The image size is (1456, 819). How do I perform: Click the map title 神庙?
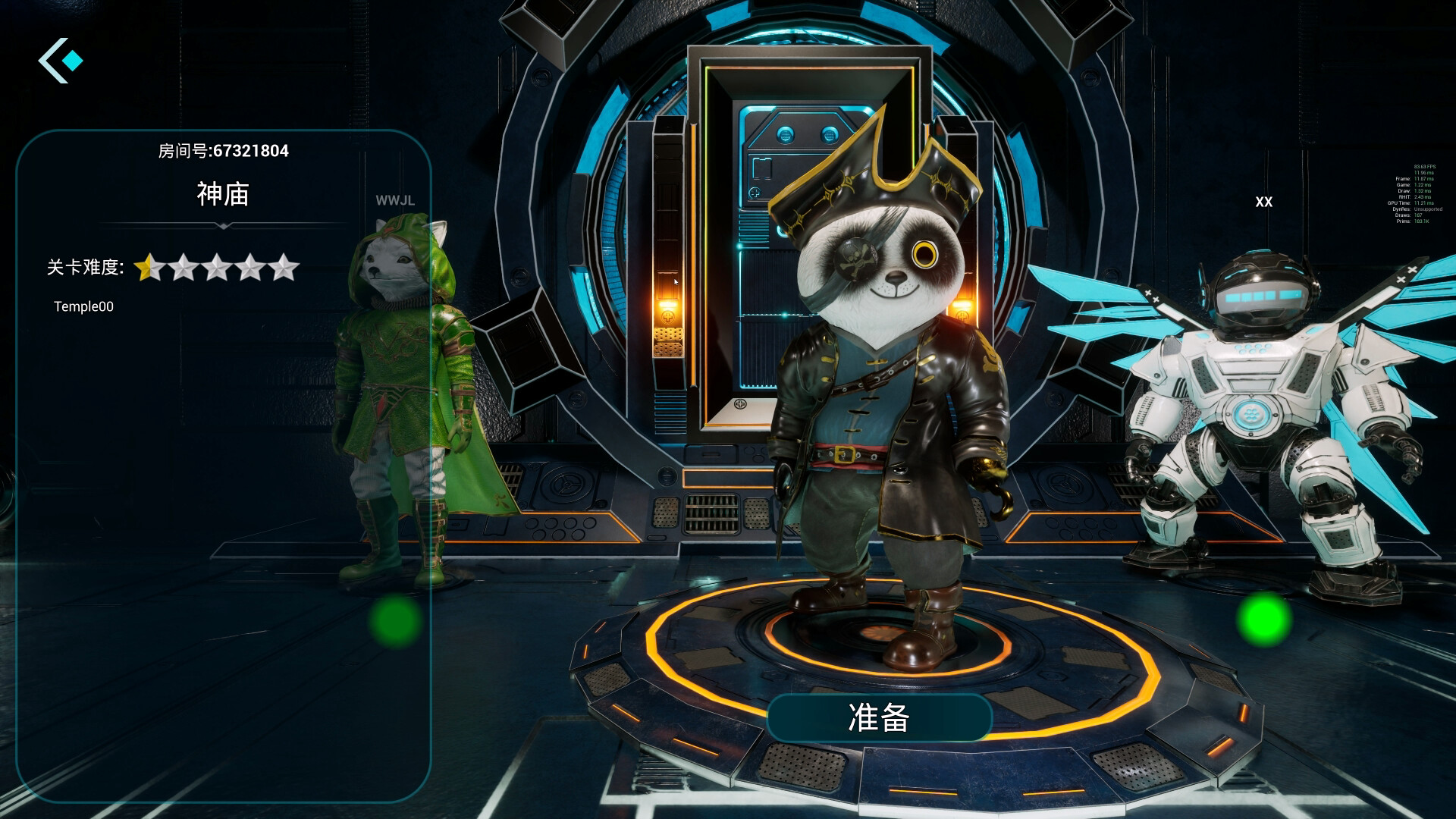tap(222, 195)
